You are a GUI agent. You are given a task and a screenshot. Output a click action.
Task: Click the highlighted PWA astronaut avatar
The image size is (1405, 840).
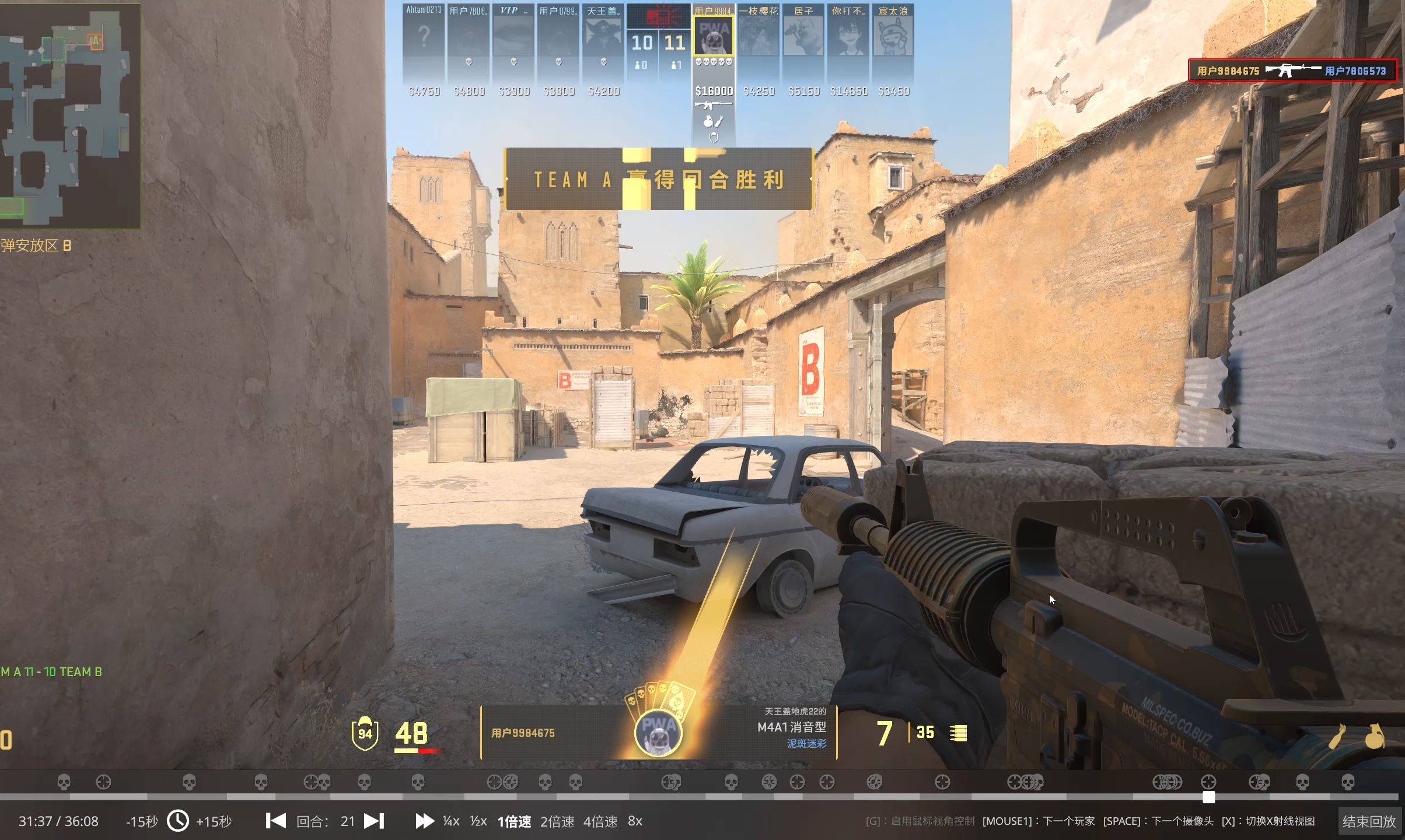coord(713,36)
